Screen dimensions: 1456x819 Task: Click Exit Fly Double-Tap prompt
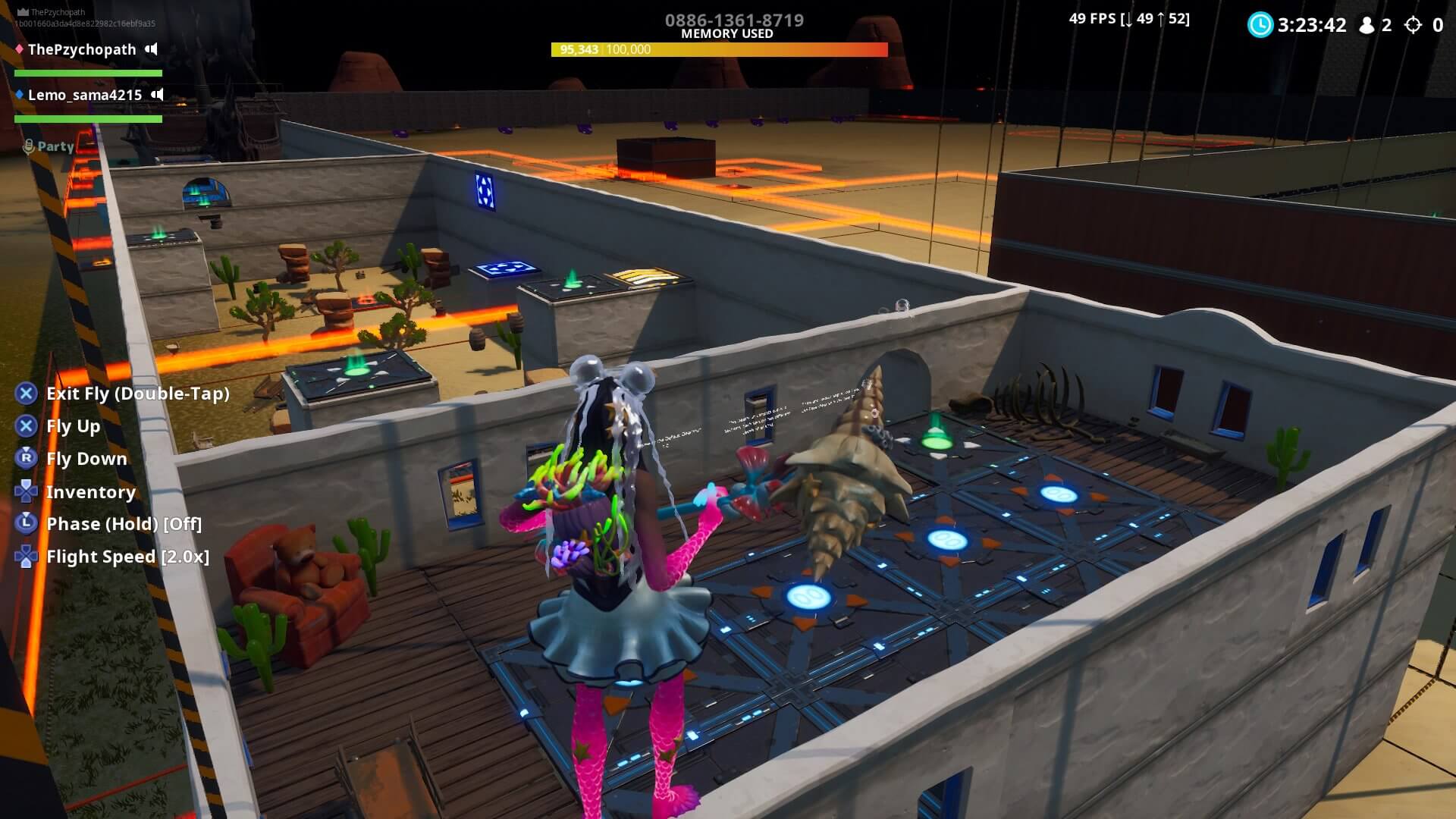point(139,394)
